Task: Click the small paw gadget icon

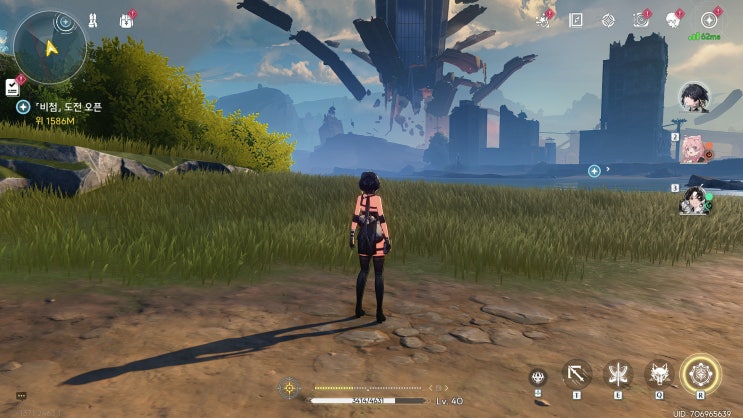Action: [x=539, y=378]
